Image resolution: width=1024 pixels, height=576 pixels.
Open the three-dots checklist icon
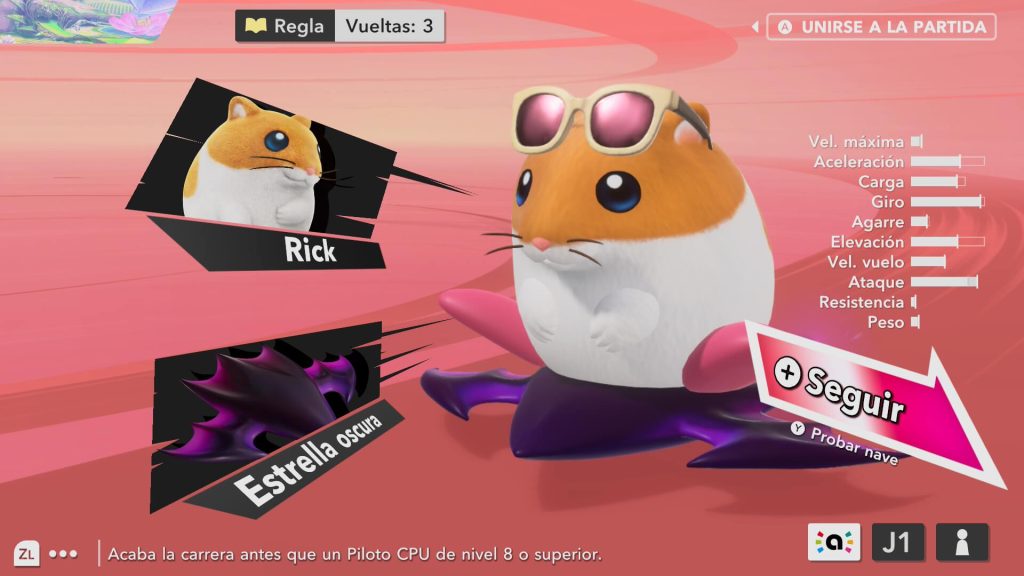[63, 553]
